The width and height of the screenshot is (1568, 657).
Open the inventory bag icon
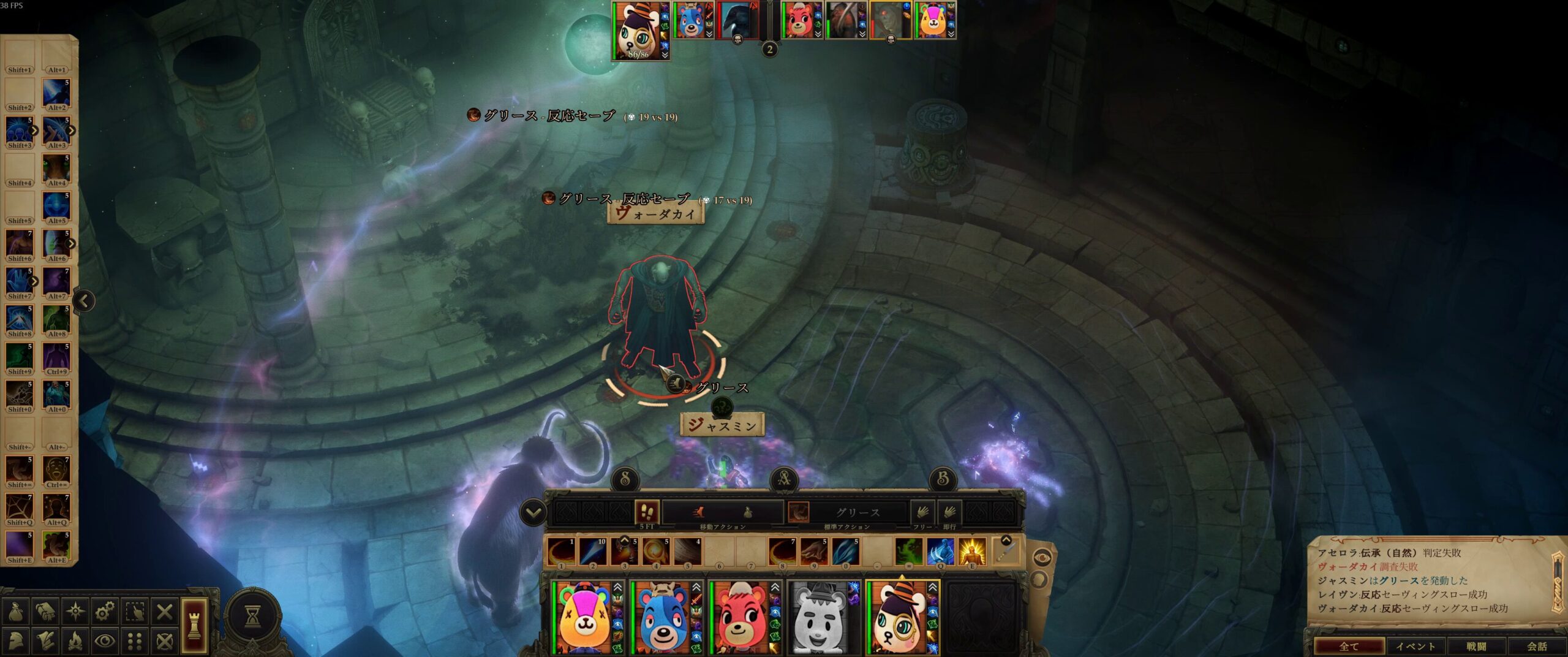tap(15, 611)
